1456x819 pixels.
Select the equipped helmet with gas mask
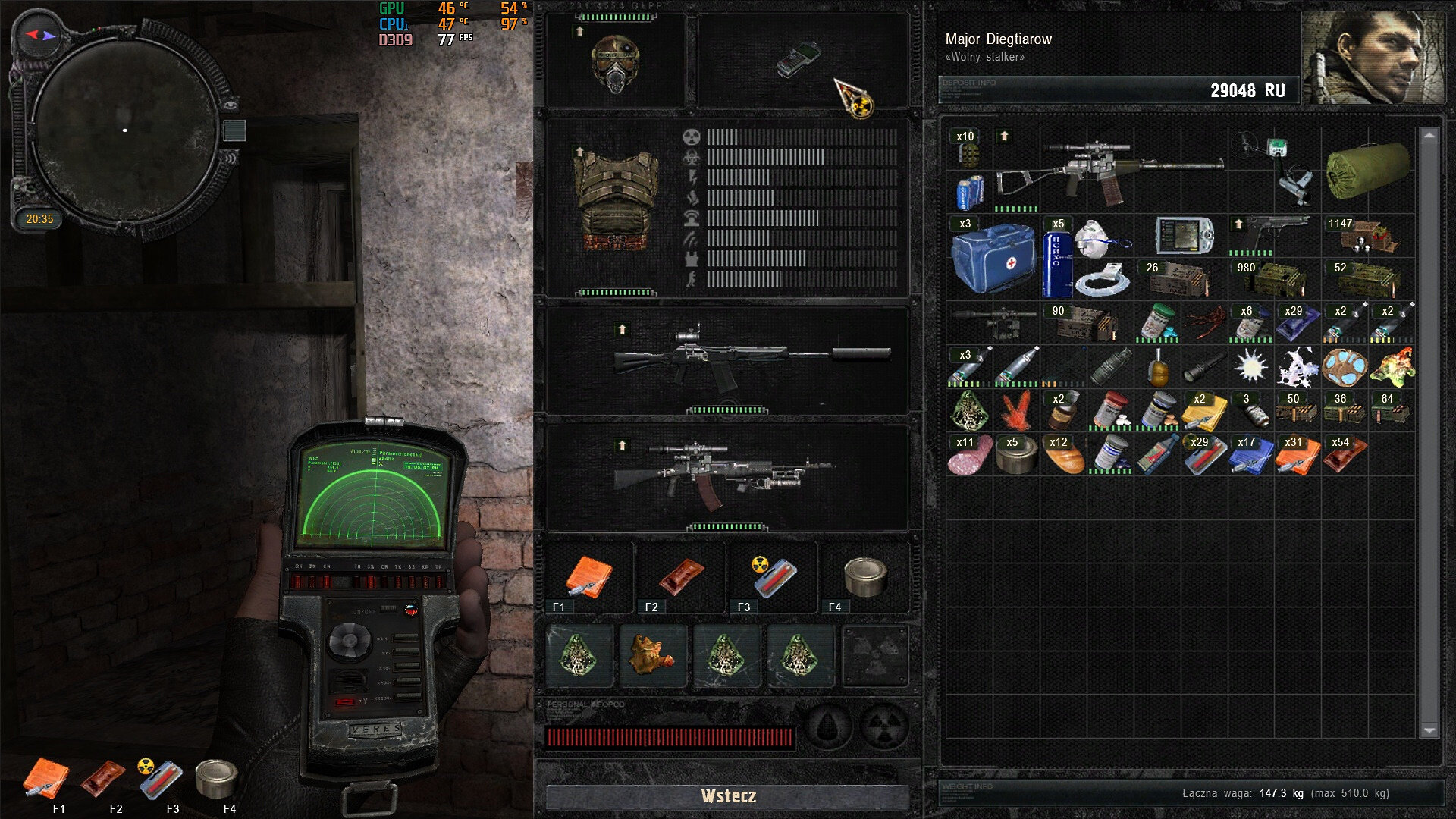615,64
